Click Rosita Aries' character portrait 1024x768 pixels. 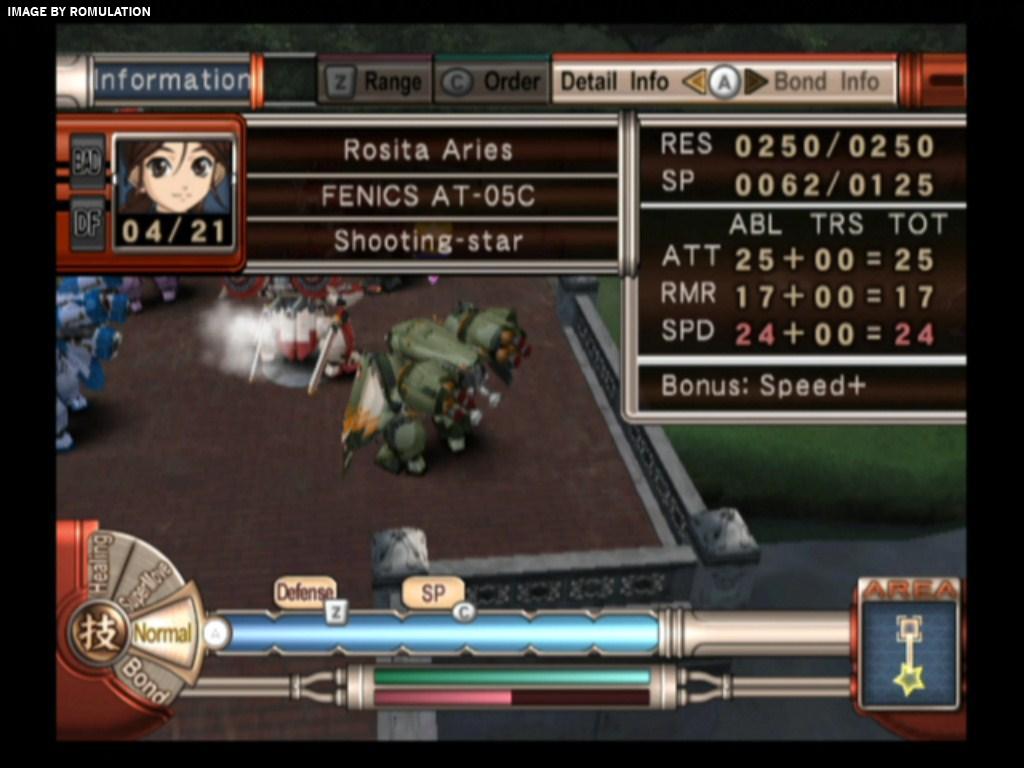tap(175, 177)
